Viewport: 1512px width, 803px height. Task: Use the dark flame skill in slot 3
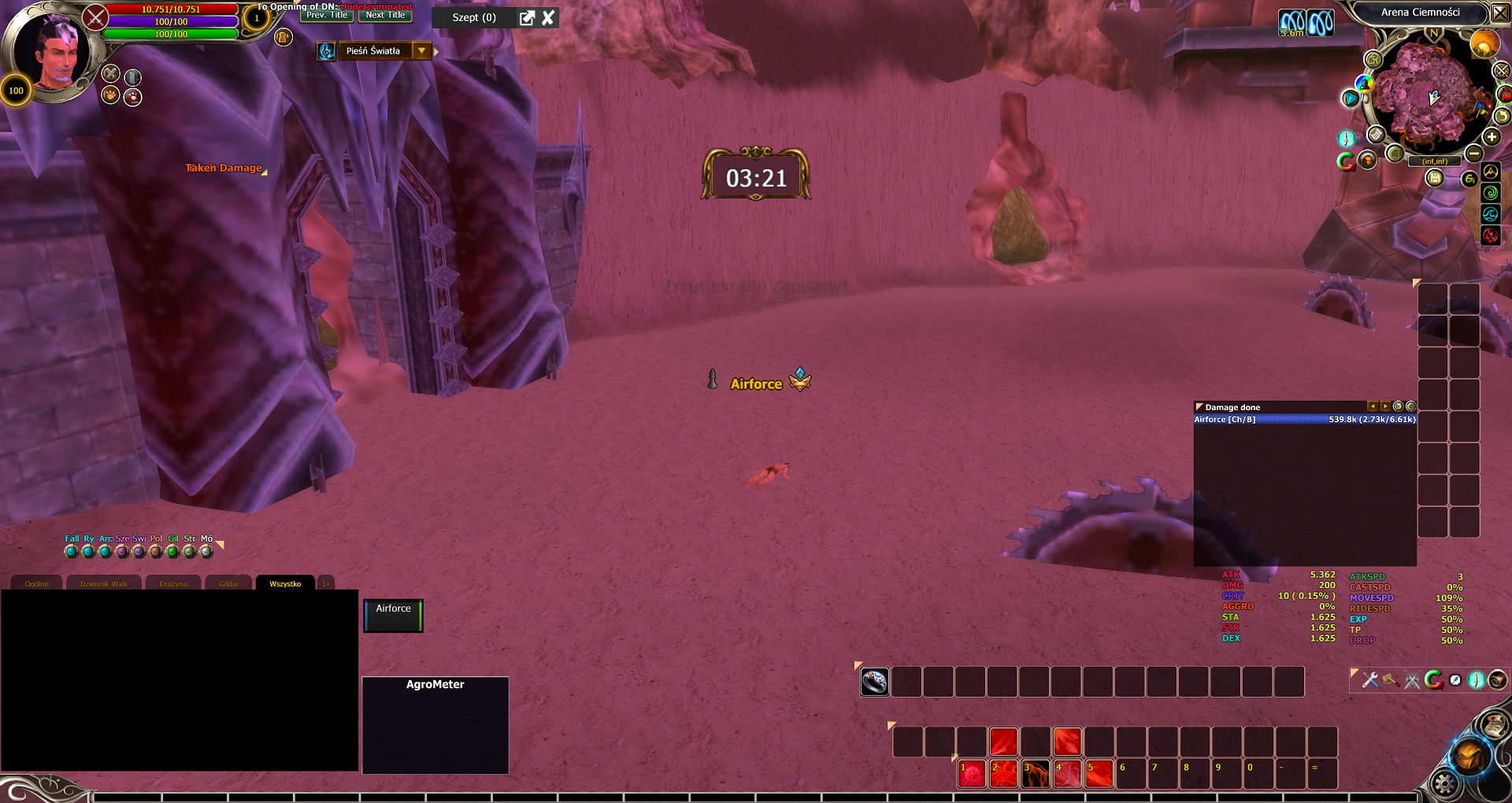[x=1036, y=775]
